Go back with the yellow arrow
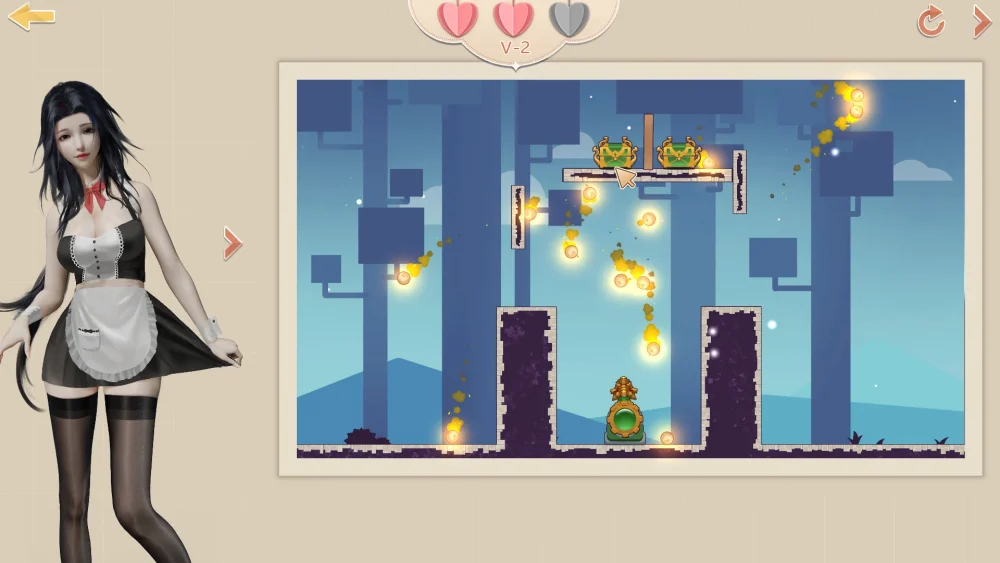Viewport: 1000px width, 563px height. [31, 17]
